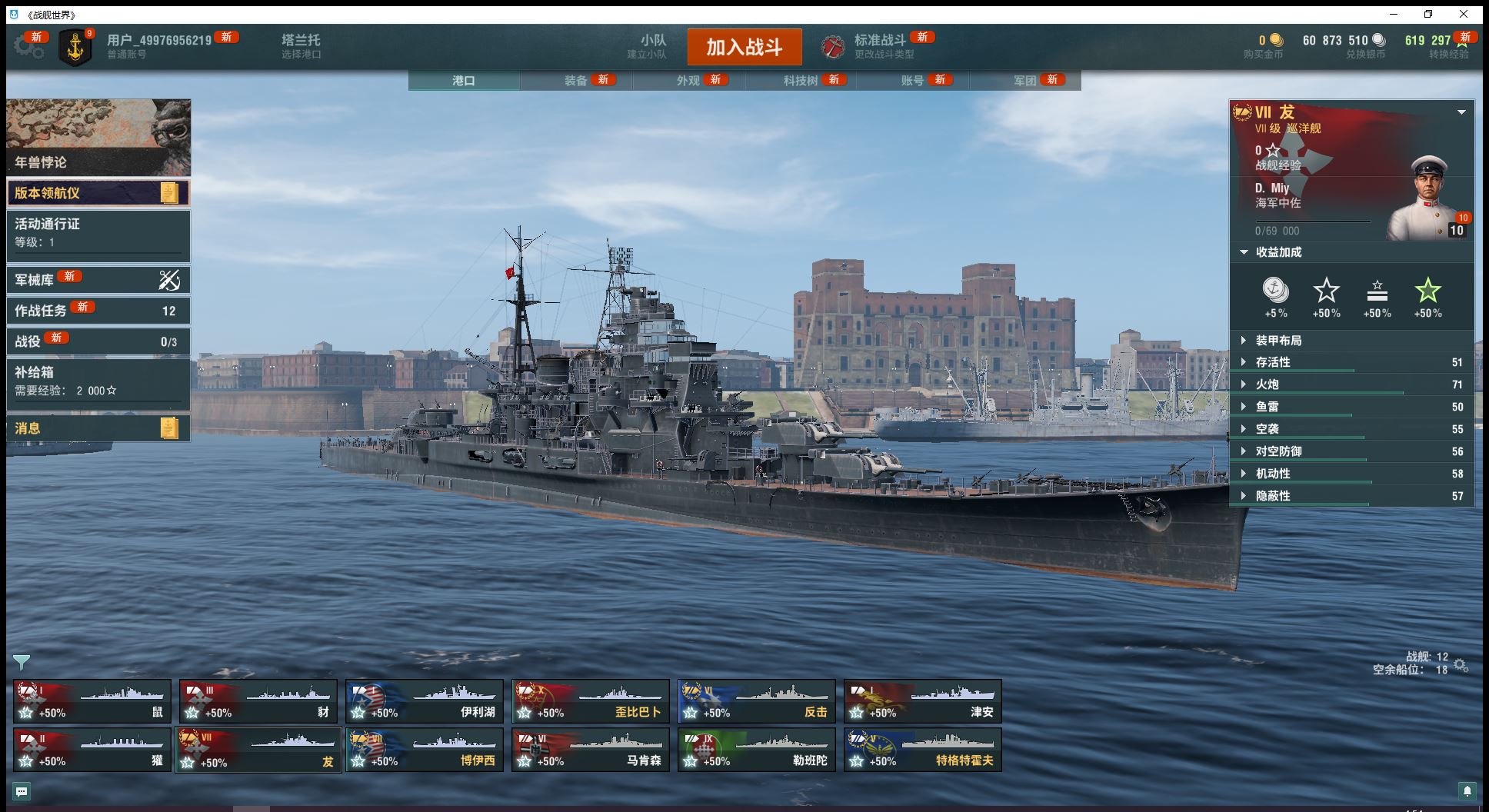1489x812 pixels.
Task: Select the 马肯森 ship in carousel
Action: tap(591, 750)
